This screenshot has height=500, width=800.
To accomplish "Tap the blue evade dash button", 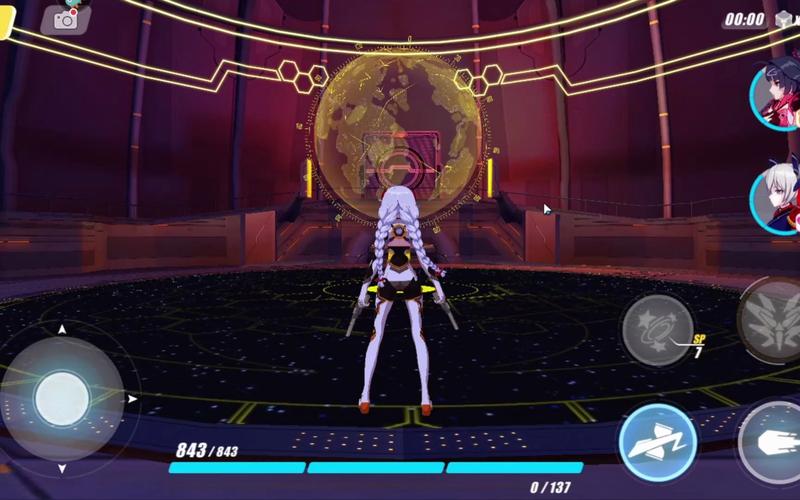I will coord(657,441).
